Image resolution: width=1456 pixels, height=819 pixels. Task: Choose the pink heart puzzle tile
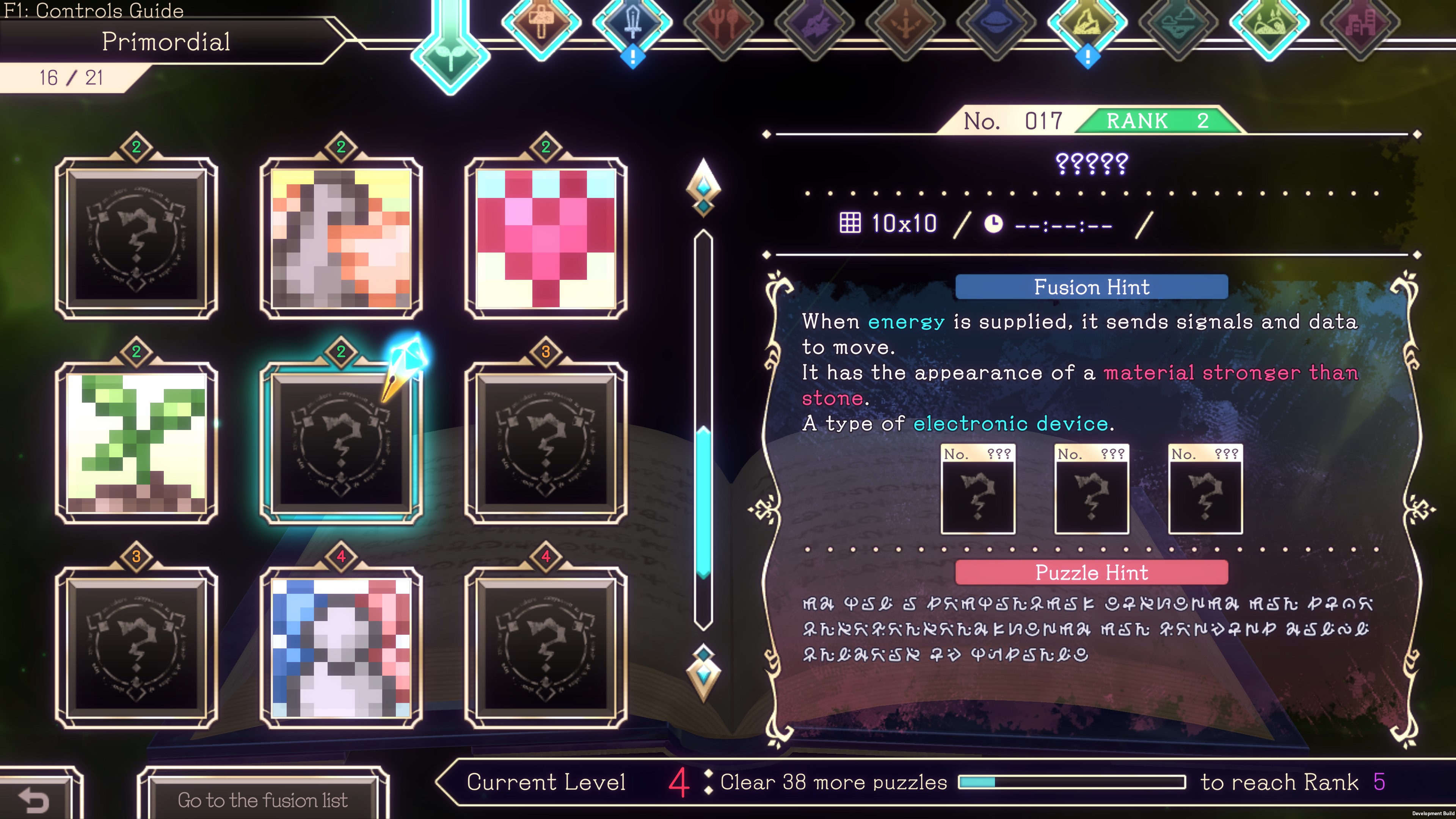(x=546, y=238)
